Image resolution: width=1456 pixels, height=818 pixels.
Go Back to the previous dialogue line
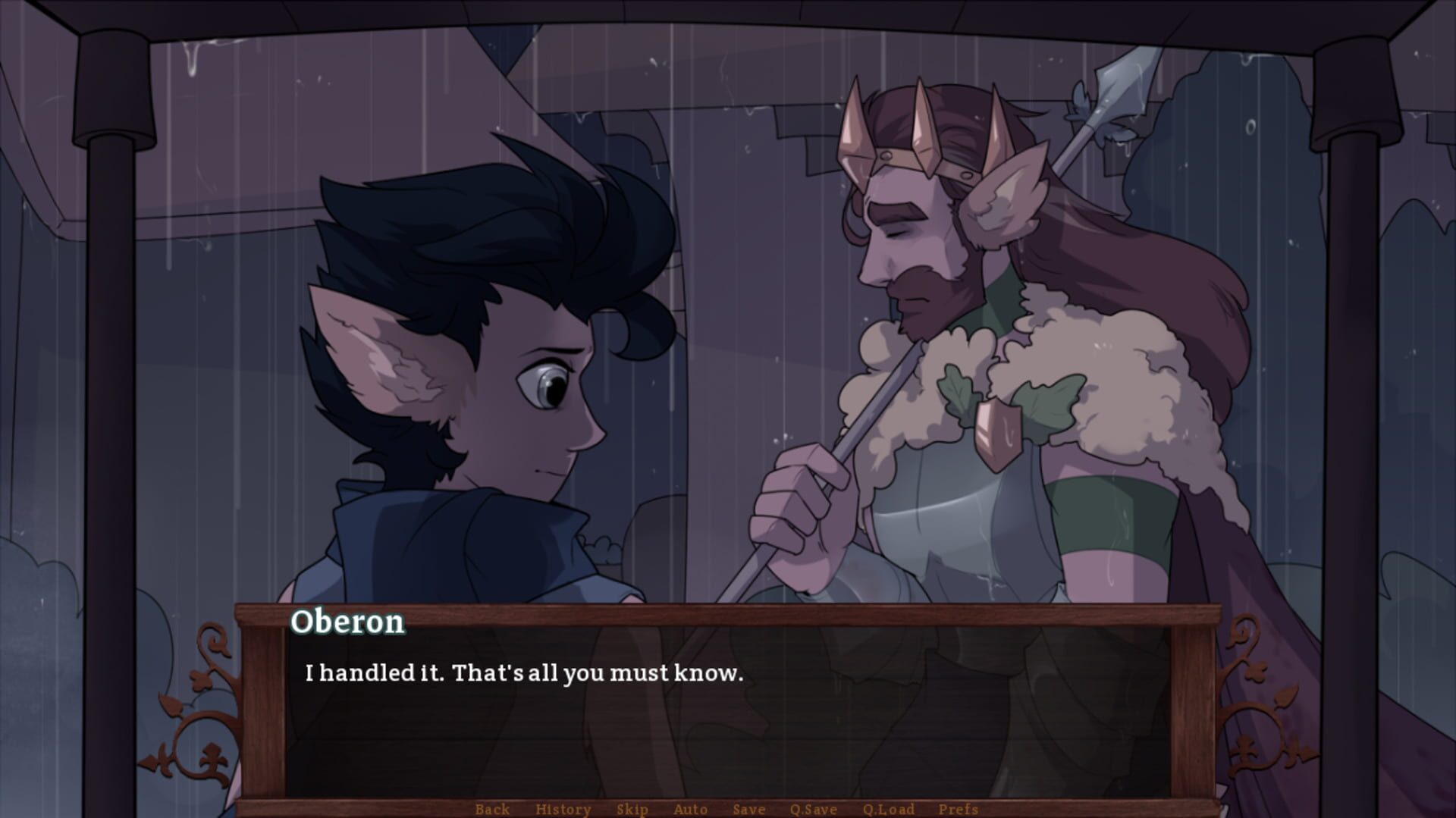[493, 809]
